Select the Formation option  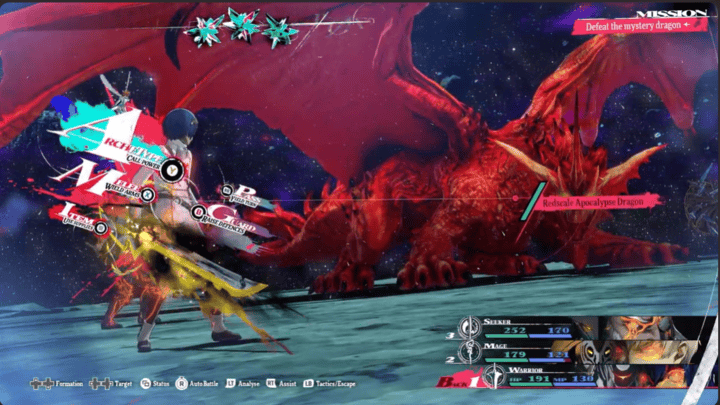point(60,383)
